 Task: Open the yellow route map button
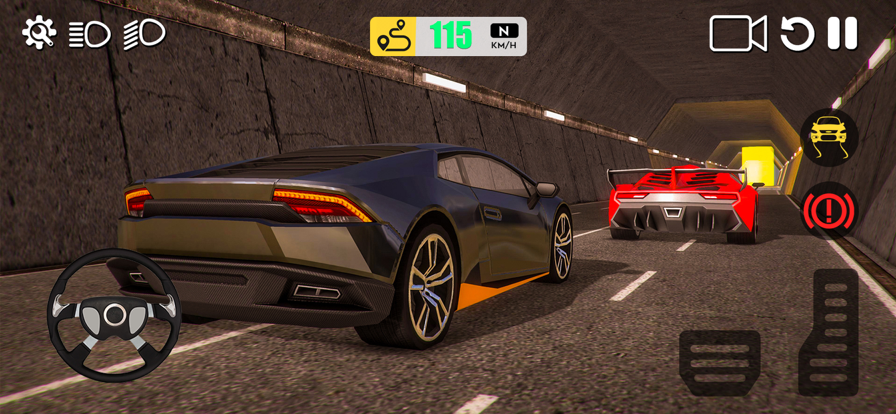393,37
